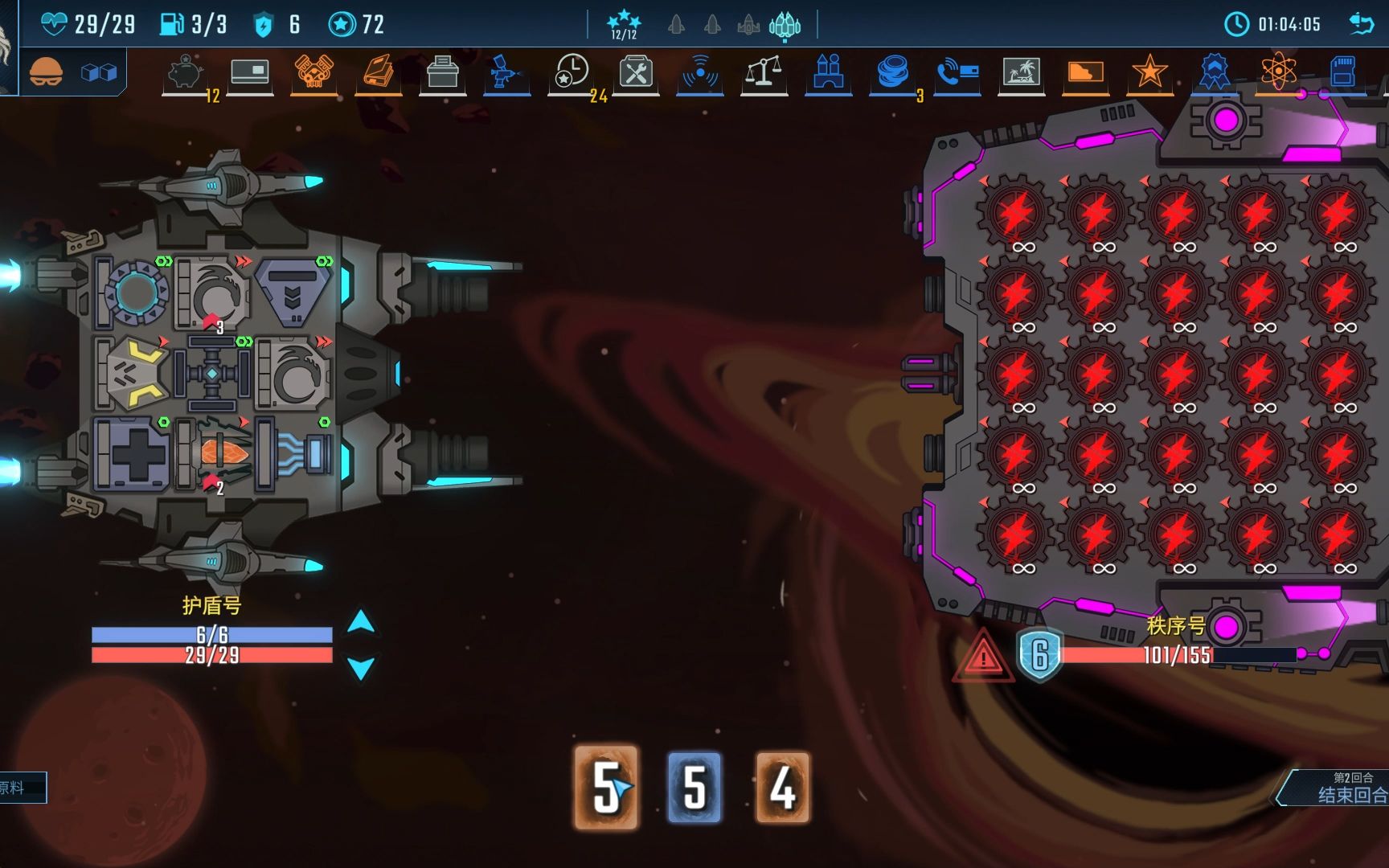Choose the orange 5 energy die
The width and height of the screenshot is (1389, 868).
[606, 788]
